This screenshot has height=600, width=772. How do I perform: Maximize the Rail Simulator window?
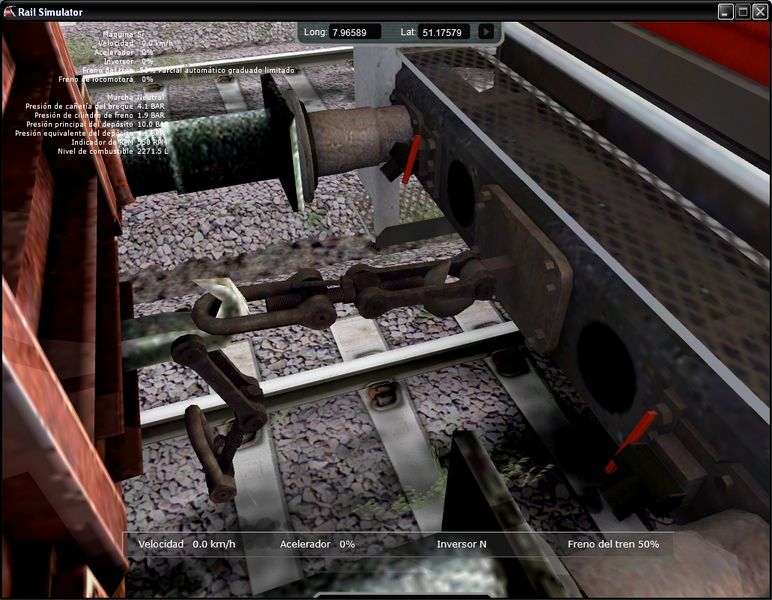[743, 11]
